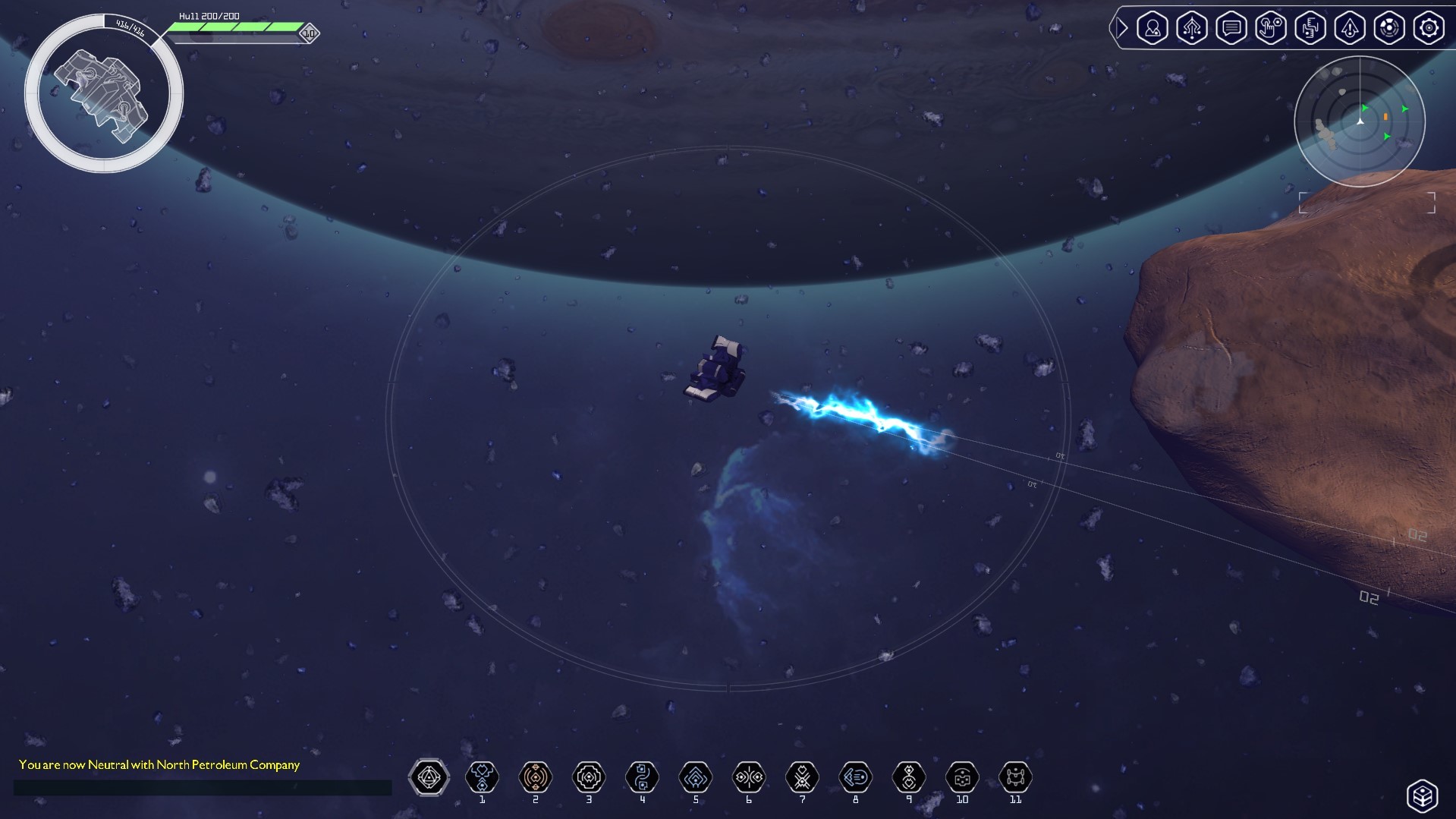Open the skill upgrade menu

coord(1191,28)
